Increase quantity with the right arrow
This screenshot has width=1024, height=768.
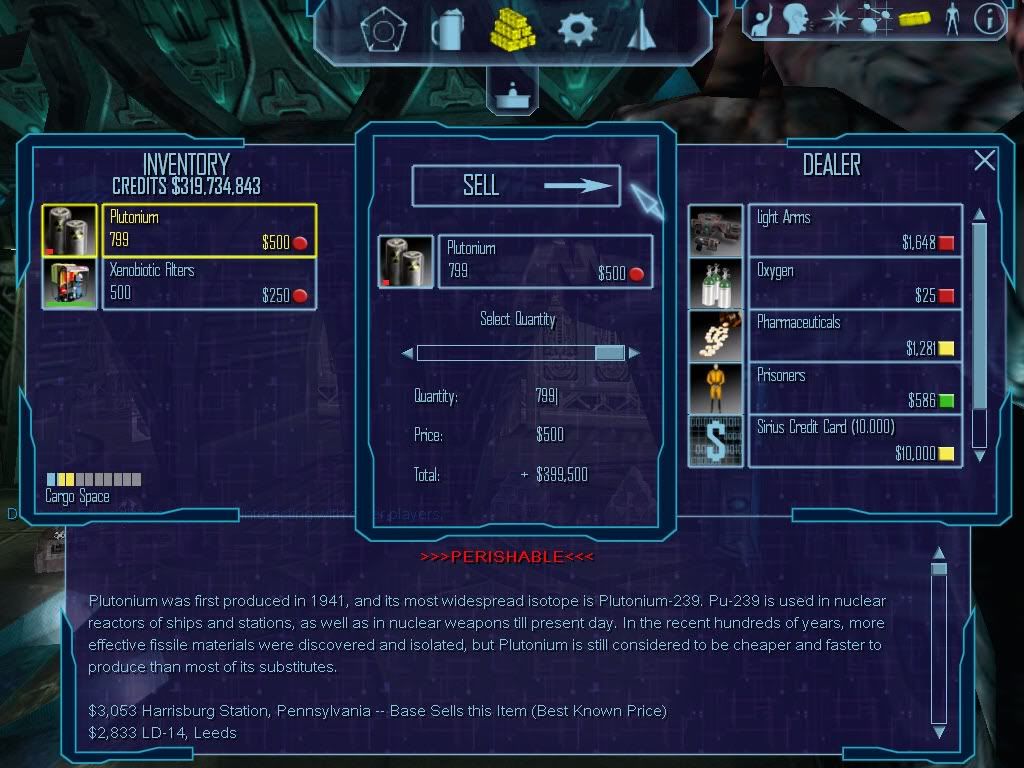[x=634, y=353]
